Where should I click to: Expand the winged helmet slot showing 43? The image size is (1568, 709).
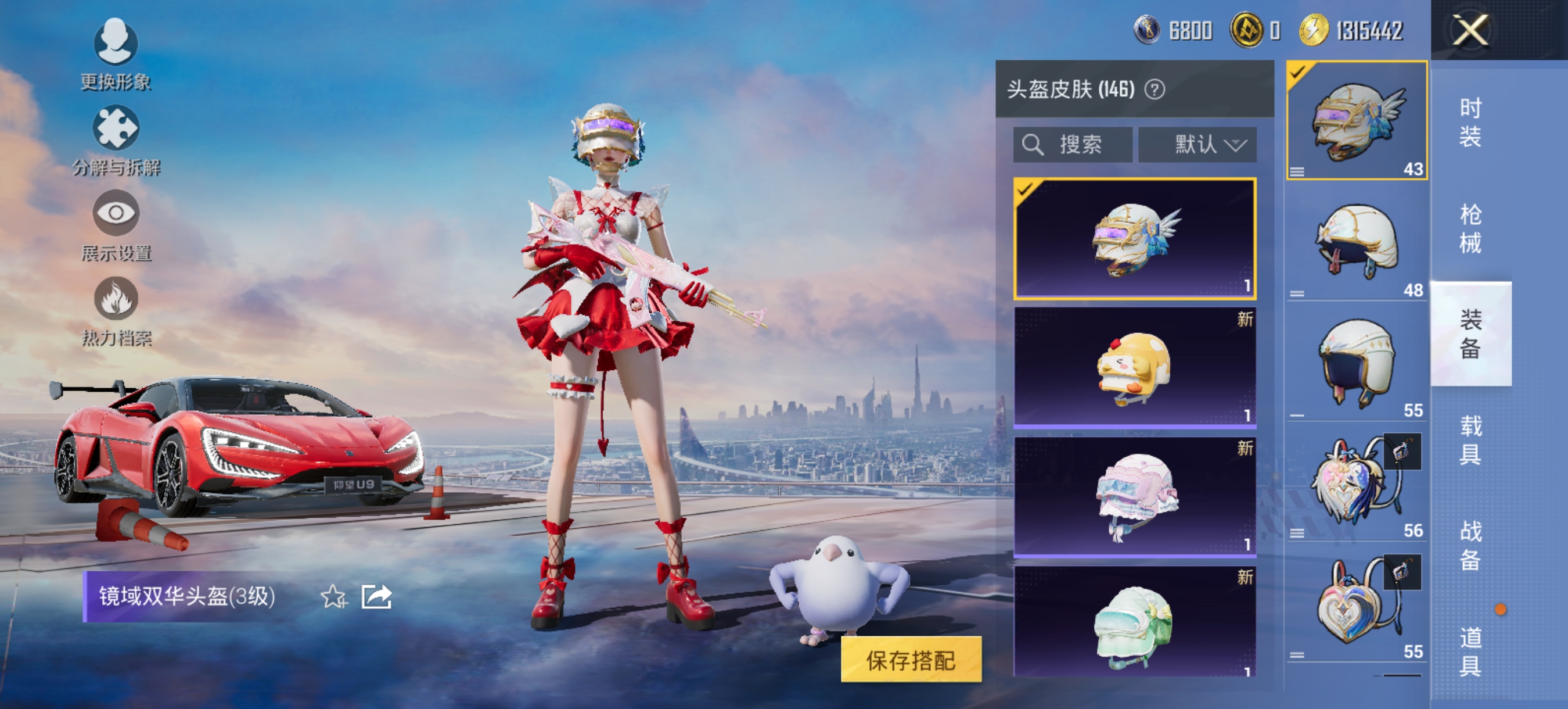click(1355, 122)
